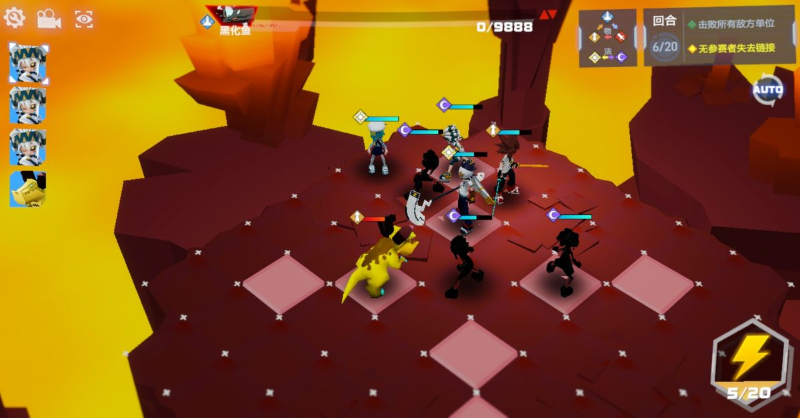This screenshot has width=800, height=418.
Task: Toggle the eye view icon
Action: (x=84, y=18)
